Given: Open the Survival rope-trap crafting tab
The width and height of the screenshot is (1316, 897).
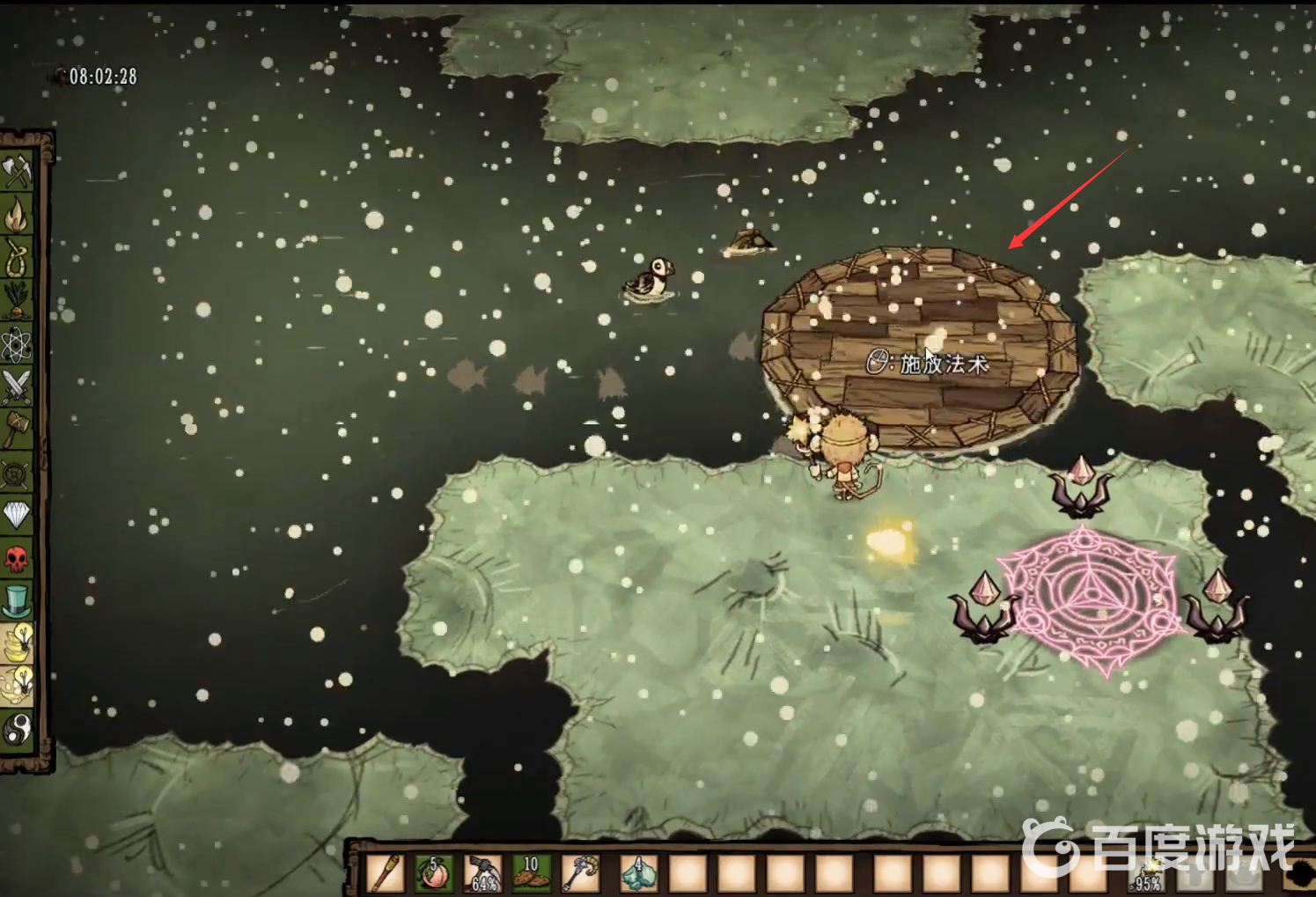Looking at the screenshot, I should pos(17,257).
